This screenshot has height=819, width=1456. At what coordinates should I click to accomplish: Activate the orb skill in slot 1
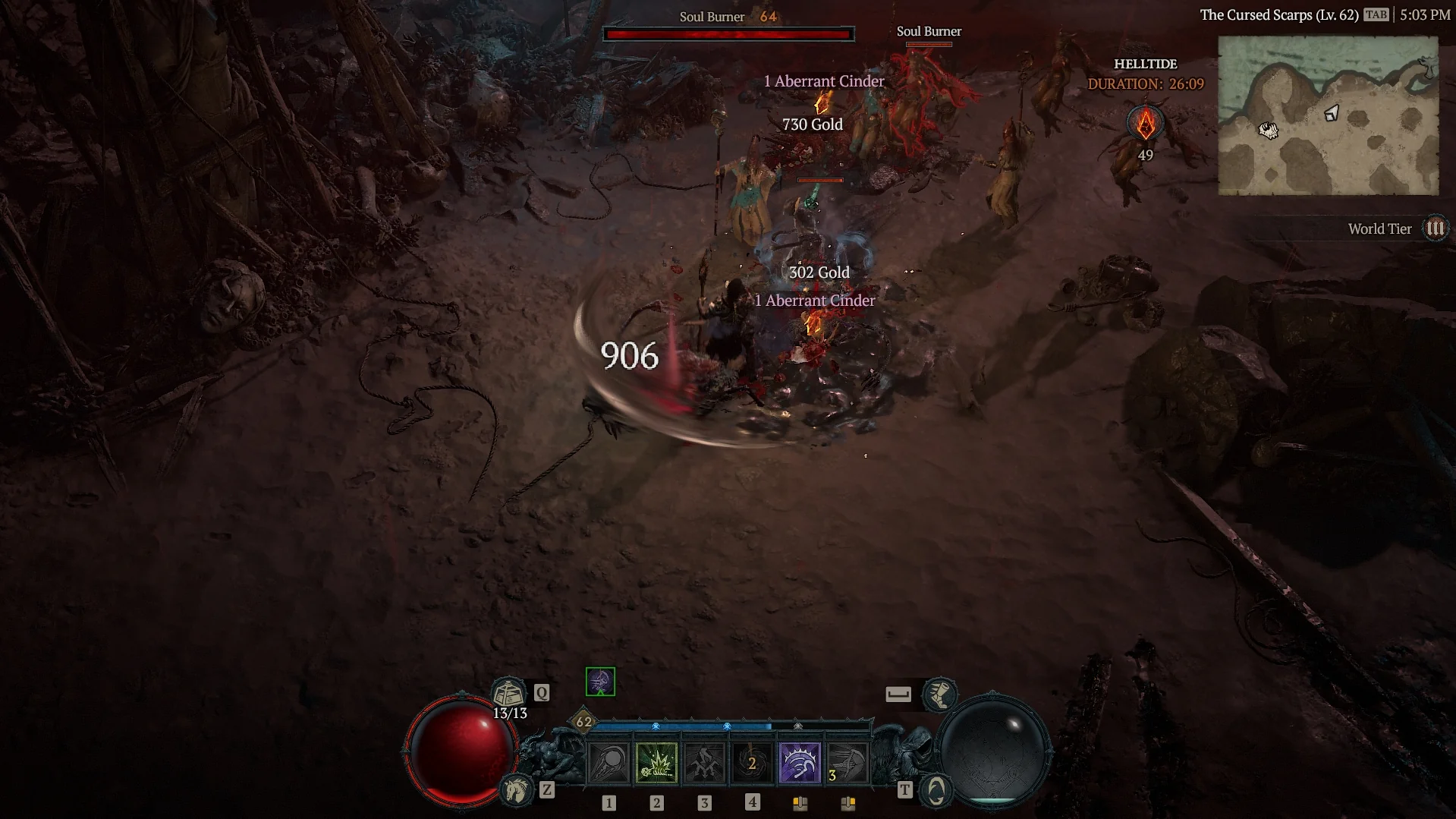(609, 762)
